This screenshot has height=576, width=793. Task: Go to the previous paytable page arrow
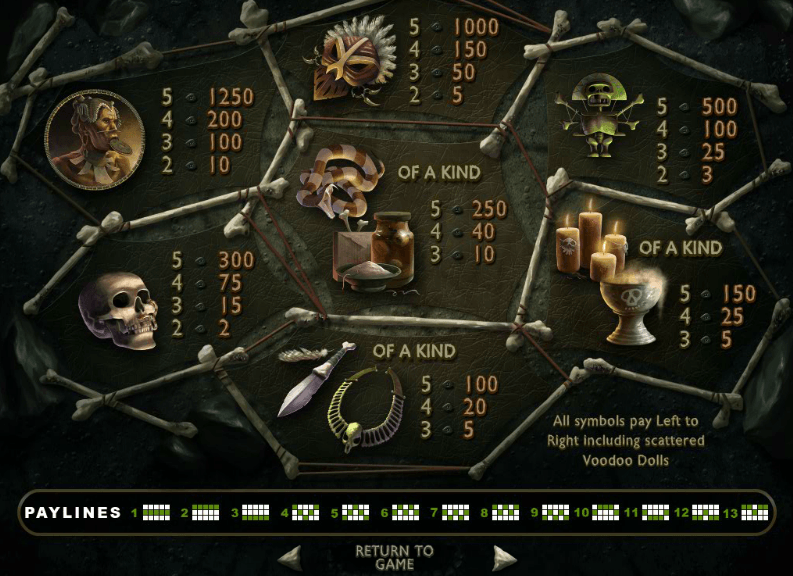coord(289,558)
